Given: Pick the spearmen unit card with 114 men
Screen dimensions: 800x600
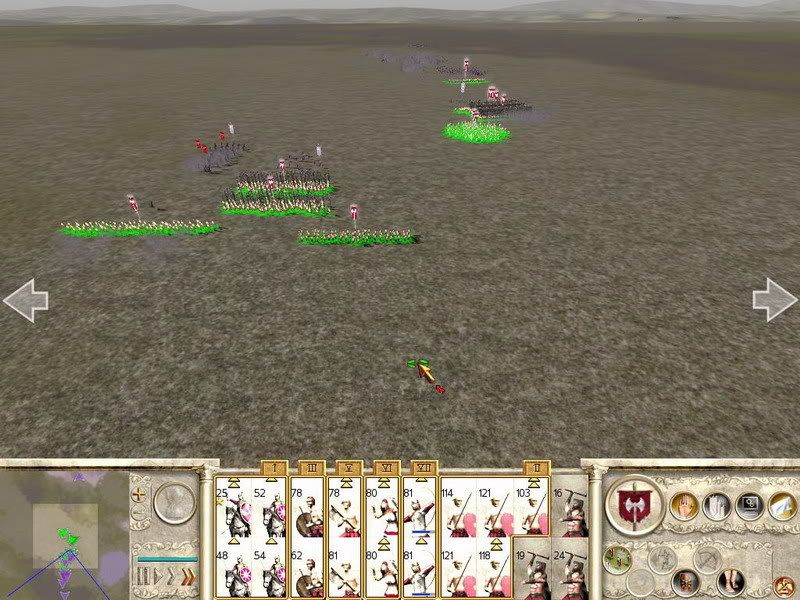Looking at the screenshot, I should 460,507.
